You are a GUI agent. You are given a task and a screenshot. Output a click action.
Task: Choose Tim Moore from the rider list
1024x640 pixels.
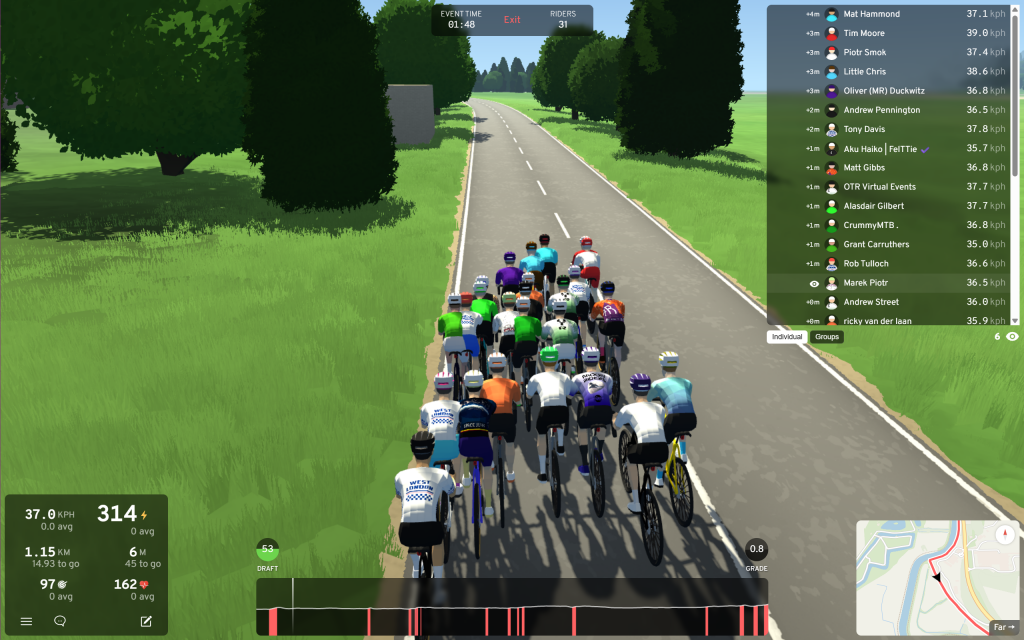864,33
